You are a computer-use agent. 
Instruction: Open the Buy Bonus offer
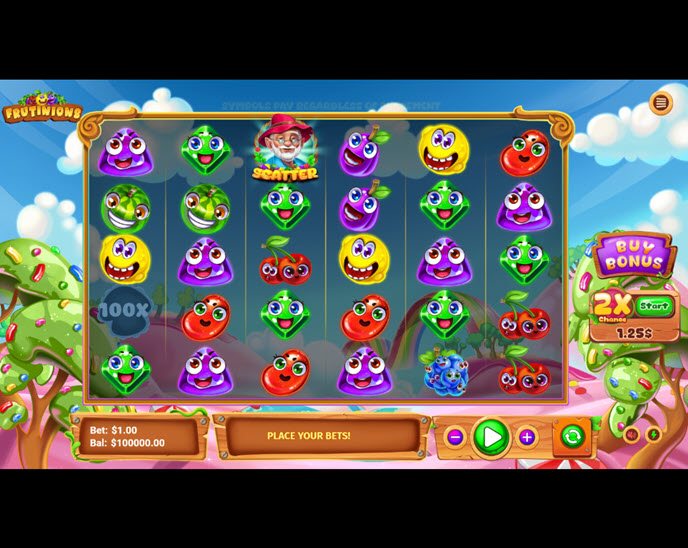coord(632,255)
